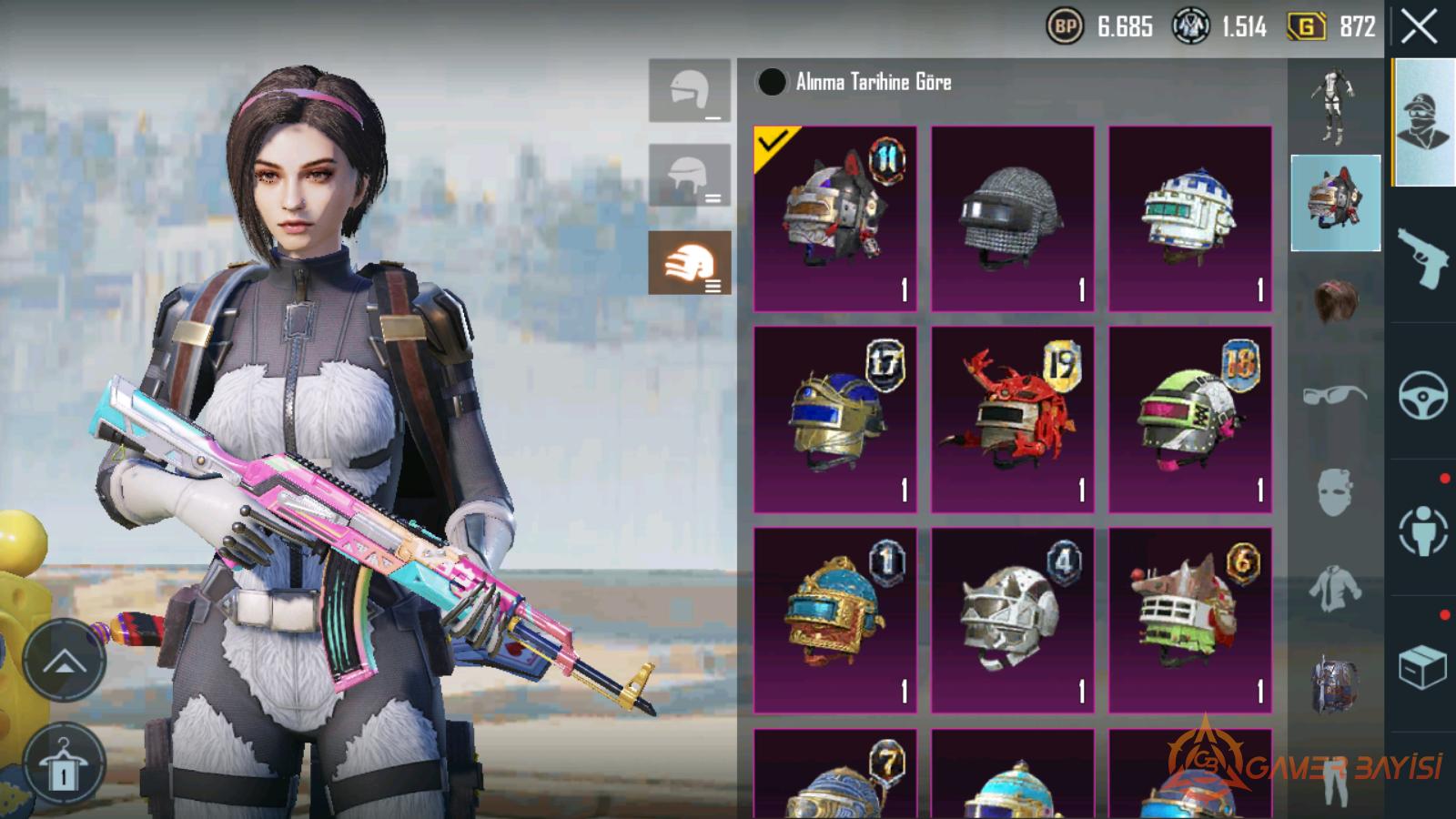
Task: Pick the teal and gold helmet badge 1
Action: [835, 620]
